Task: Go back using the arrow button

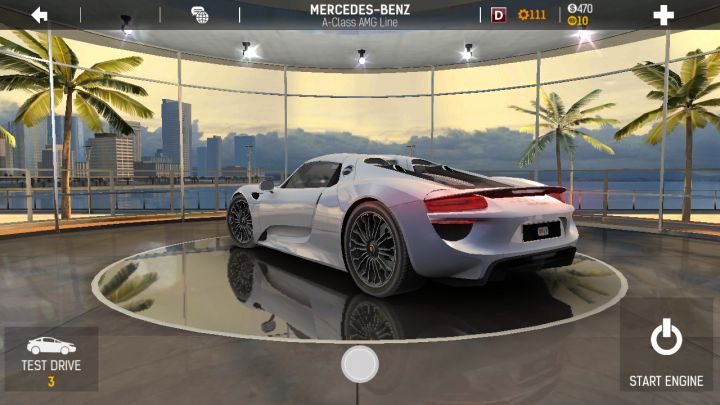Action: [40, 15]
